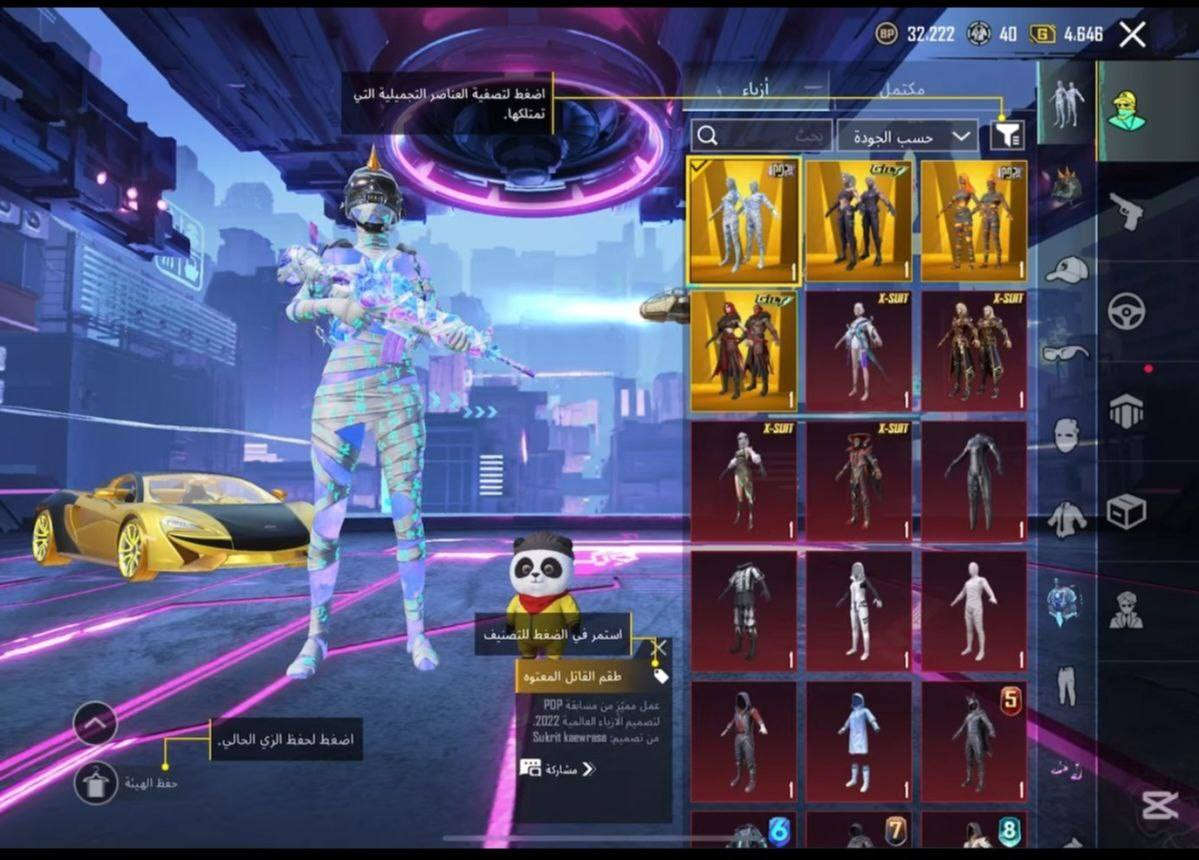Close the outfit description popup
The height and width of the screenshot is (860, 1199).
658,647
